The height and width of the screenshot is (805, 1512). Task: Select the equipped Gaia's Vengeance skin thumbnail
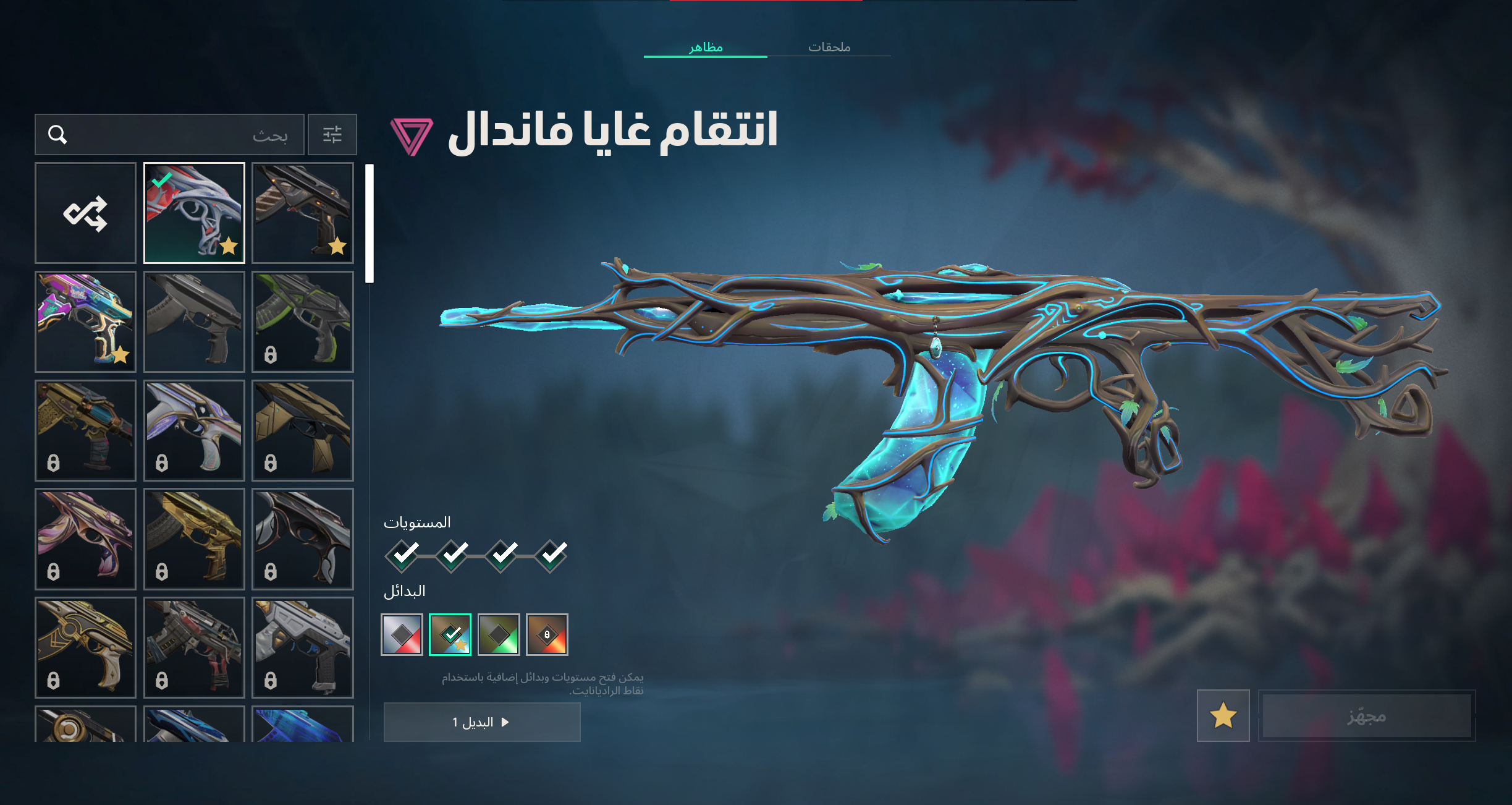pyautogui.click(x=194, y=213)
